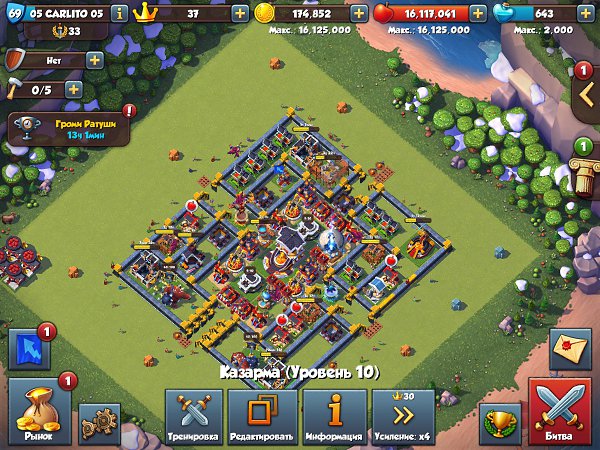This screenshot has width=600, height=450.
Task: Open the trophy leaderboard button
Action: click(x=498, y=423)
